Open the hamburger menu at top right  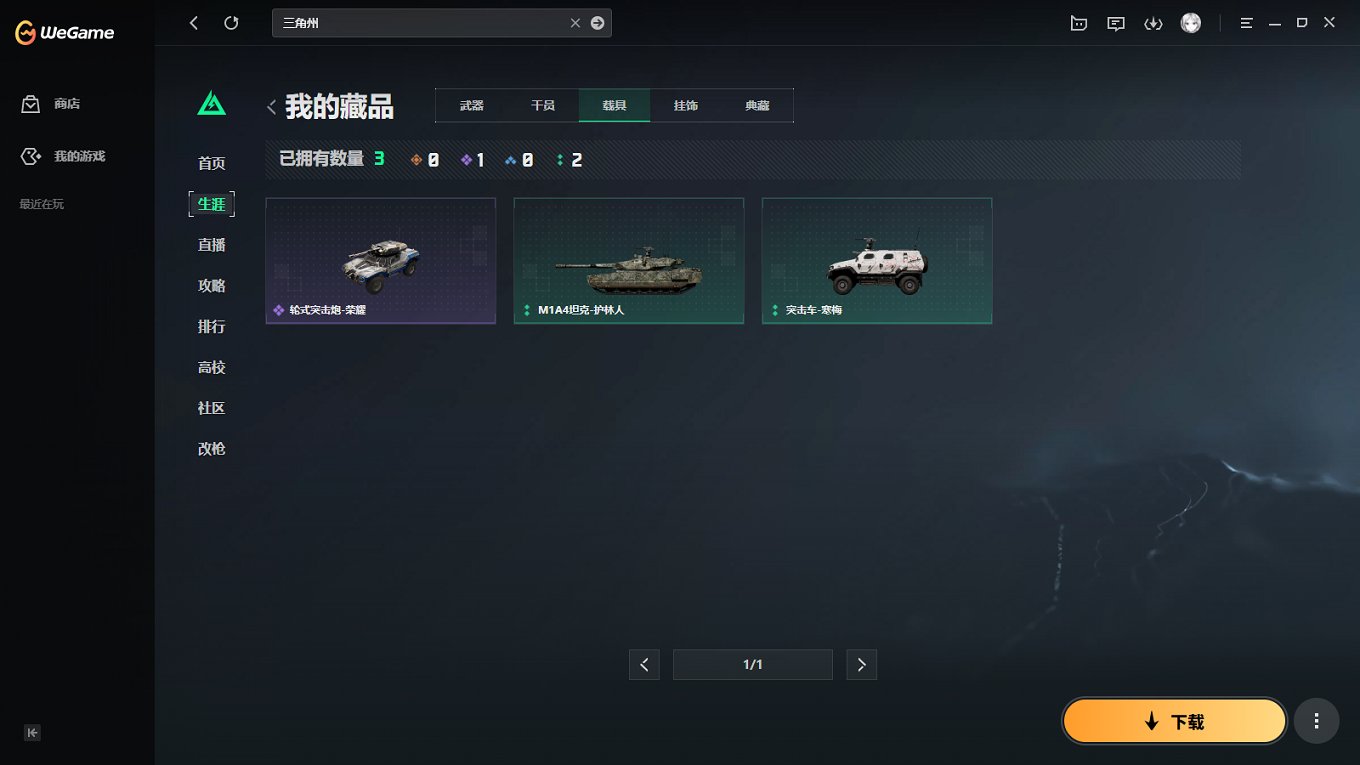point(1246,22)
